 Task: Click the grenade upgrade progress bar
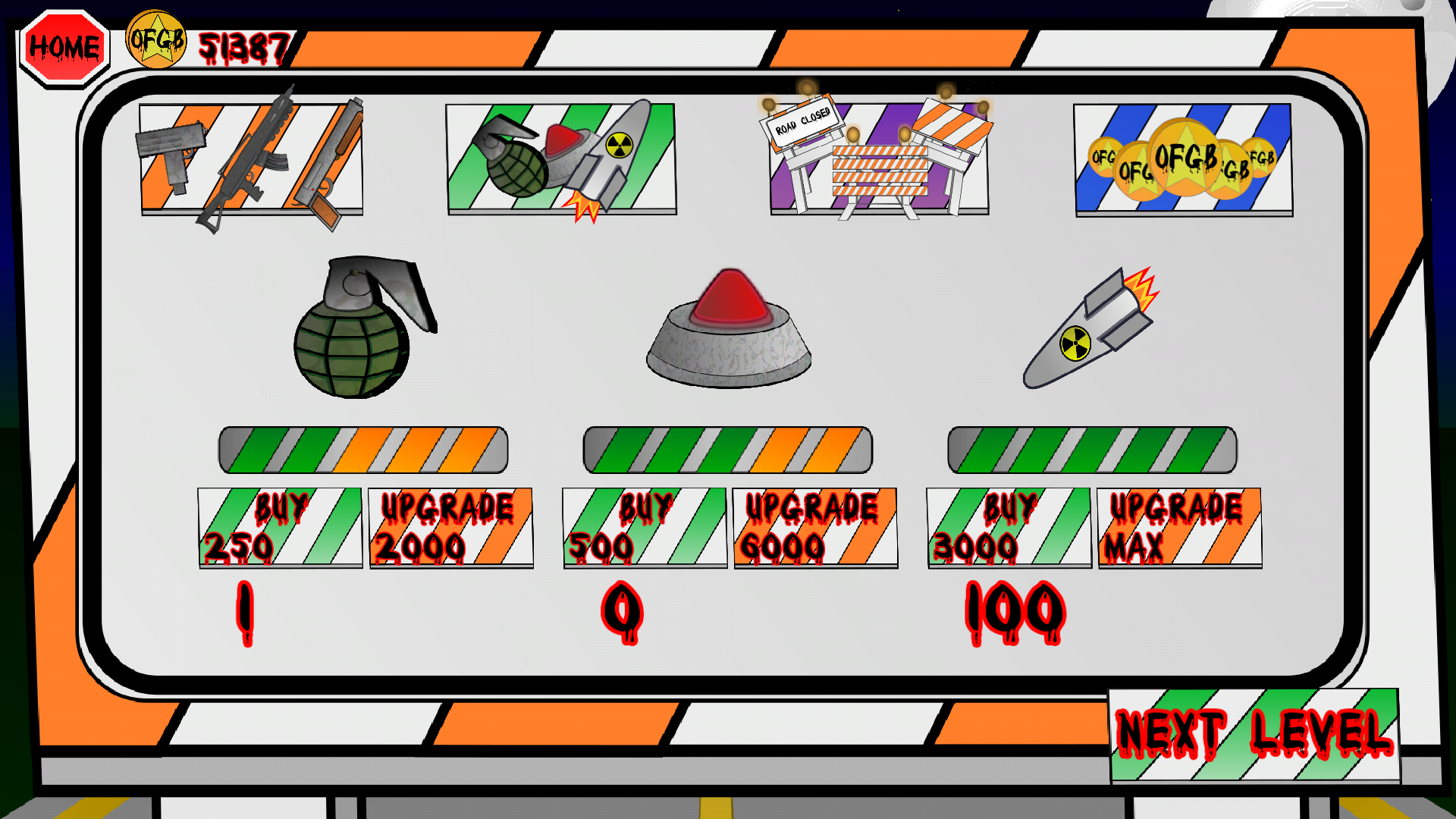coord(364,449)
